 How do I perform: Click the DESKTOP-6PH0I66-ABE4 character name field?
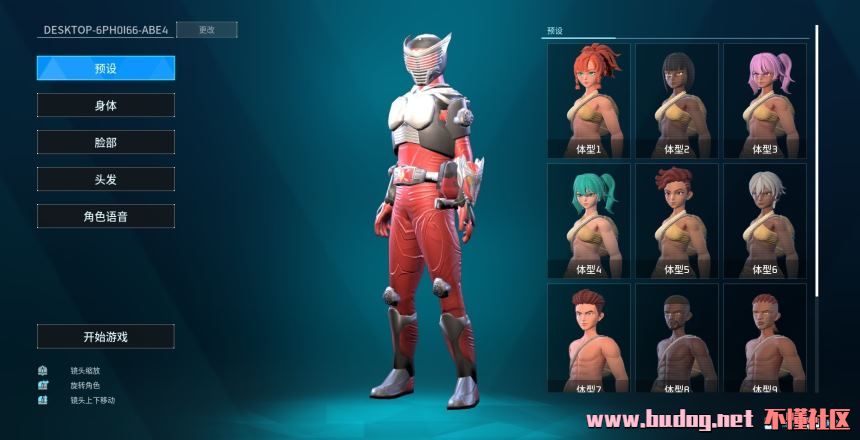pyautogui.click(x=105, y=30)
